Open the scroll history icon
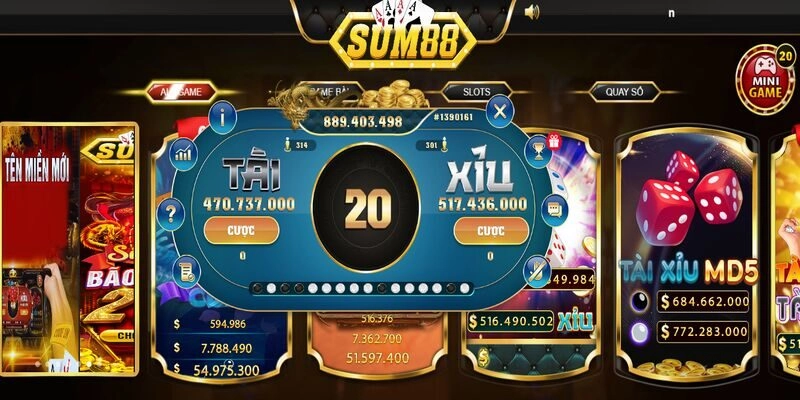This screenshot has width=800, height=400. click(x=185, y=269)
